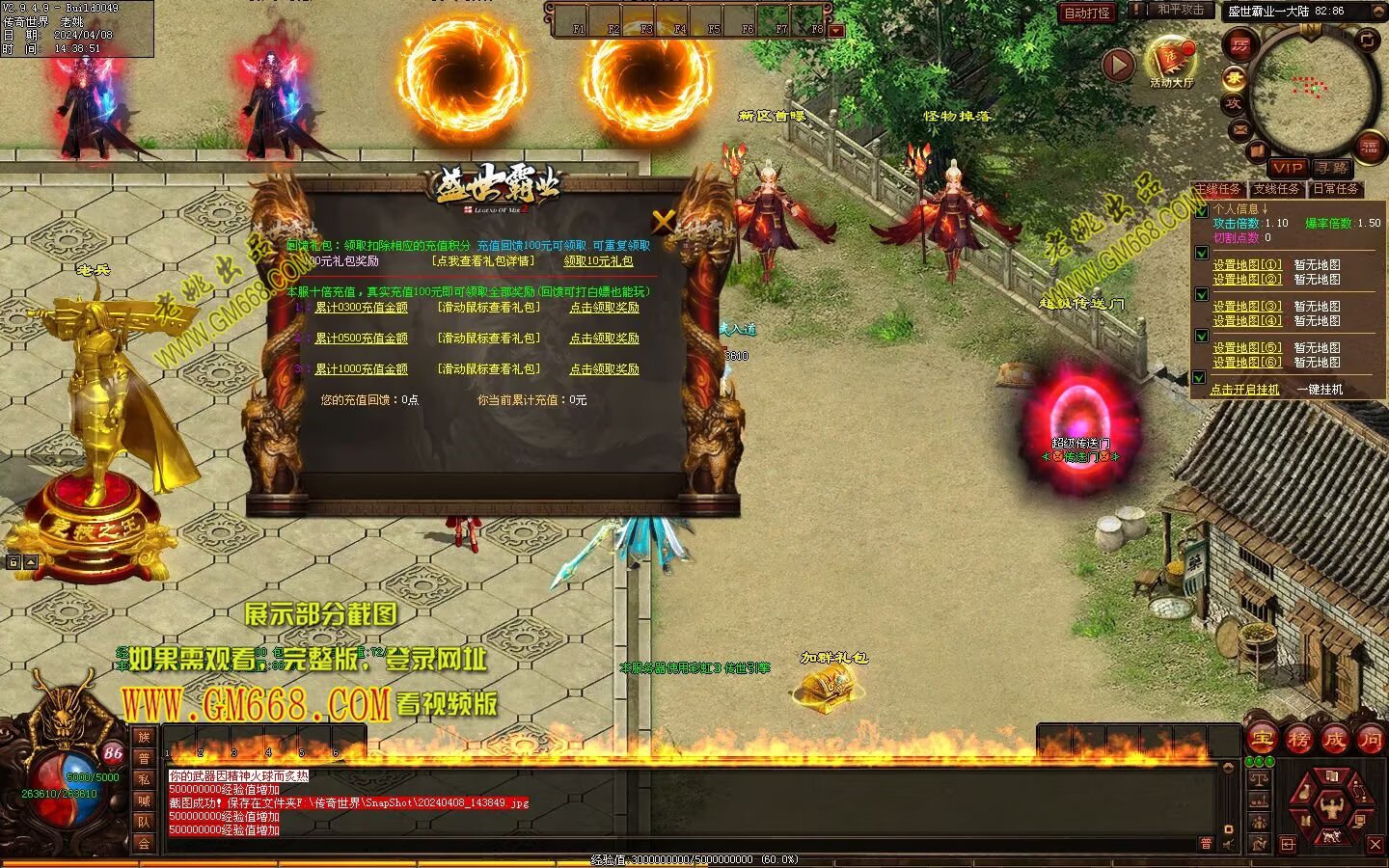
Task: View gift pack details via 点我查看礼包详情
Action: click(482, 261)
